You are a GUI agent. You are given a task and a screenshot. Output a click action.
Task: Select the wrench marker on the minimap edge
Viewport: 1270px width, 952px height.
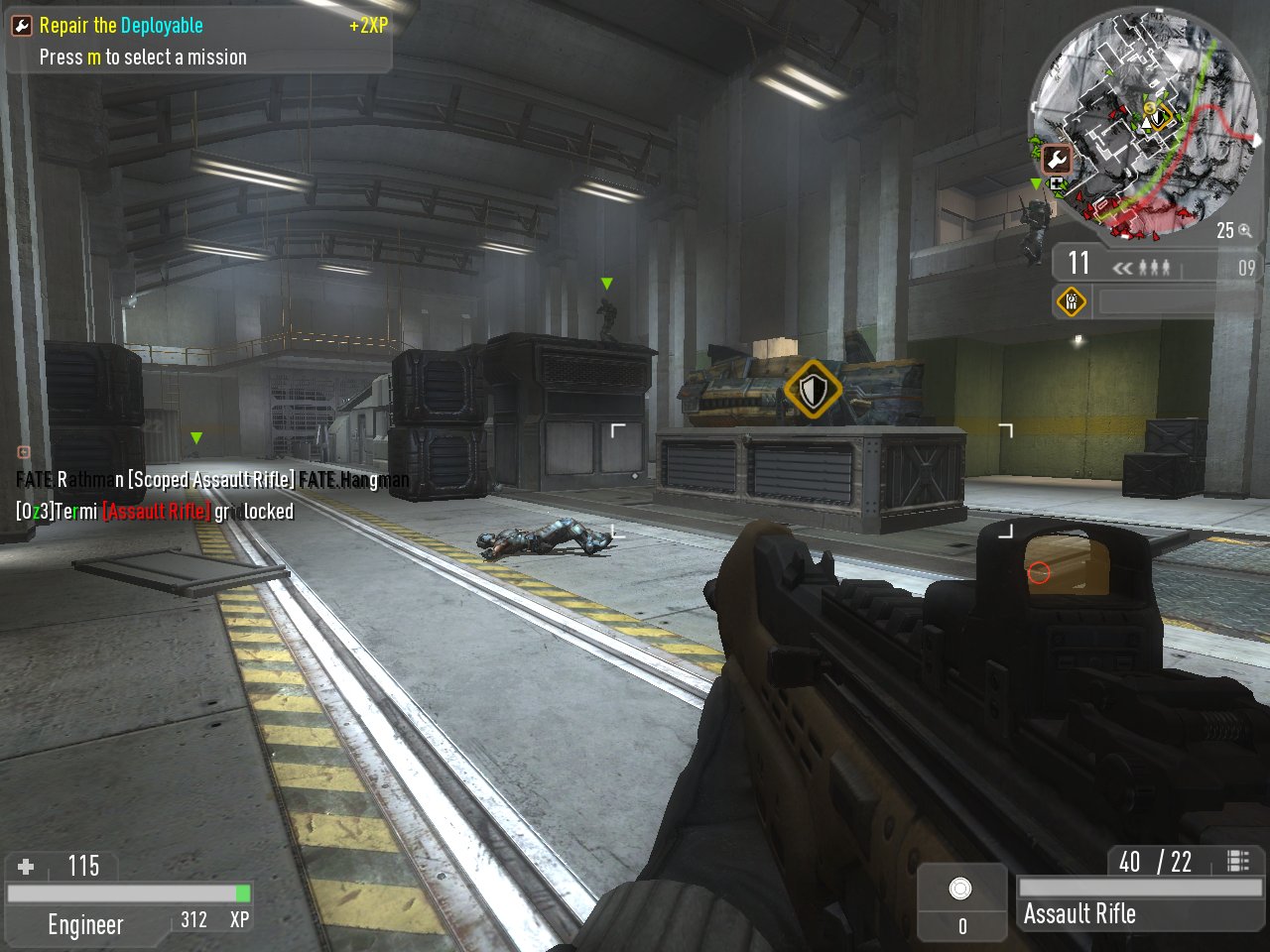pos(1056,159)
